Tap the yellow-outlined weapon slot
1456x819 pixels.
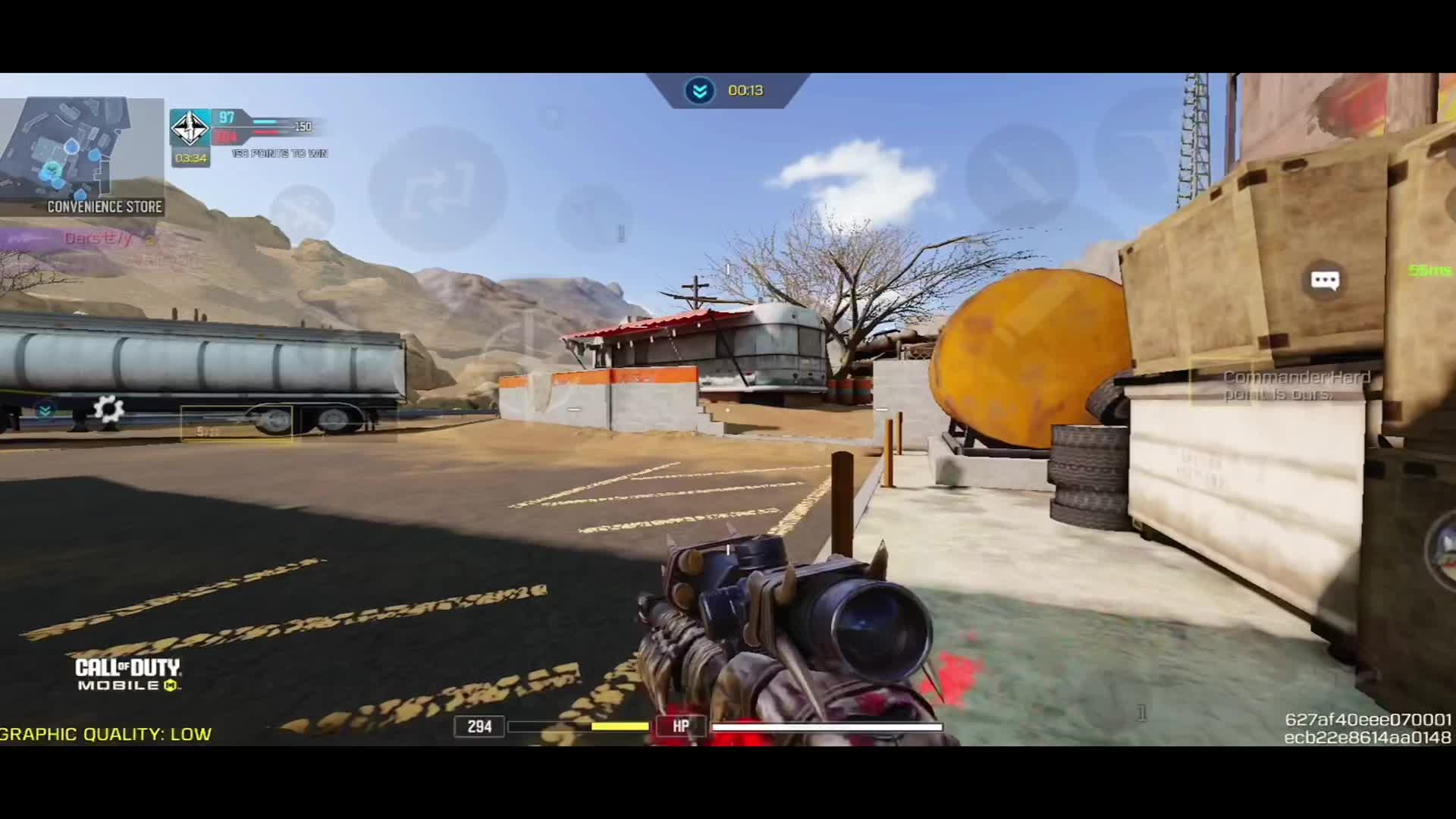click(x=237, y=424)
